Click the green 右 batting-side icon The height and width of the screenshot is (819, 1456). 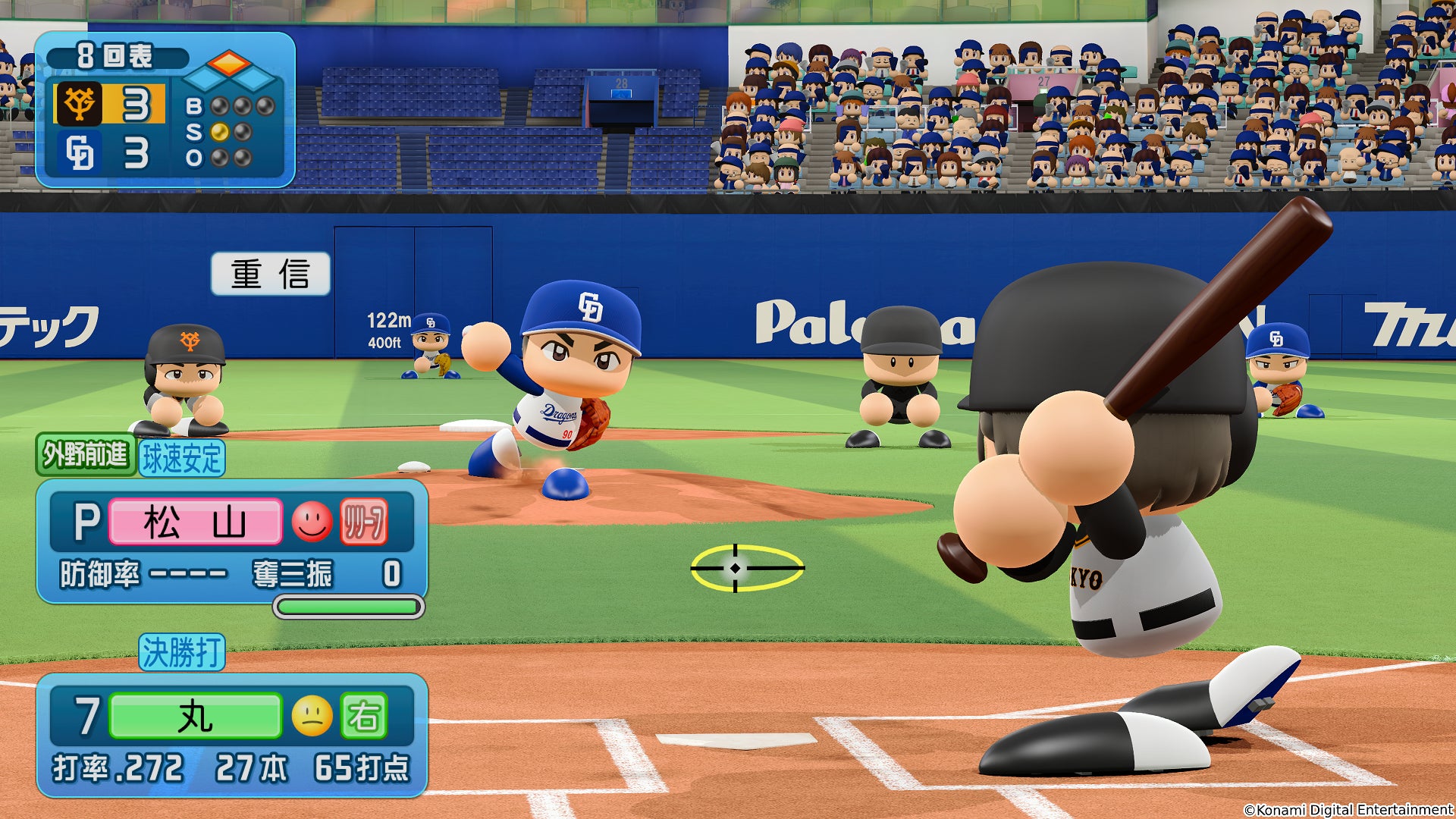364,716
